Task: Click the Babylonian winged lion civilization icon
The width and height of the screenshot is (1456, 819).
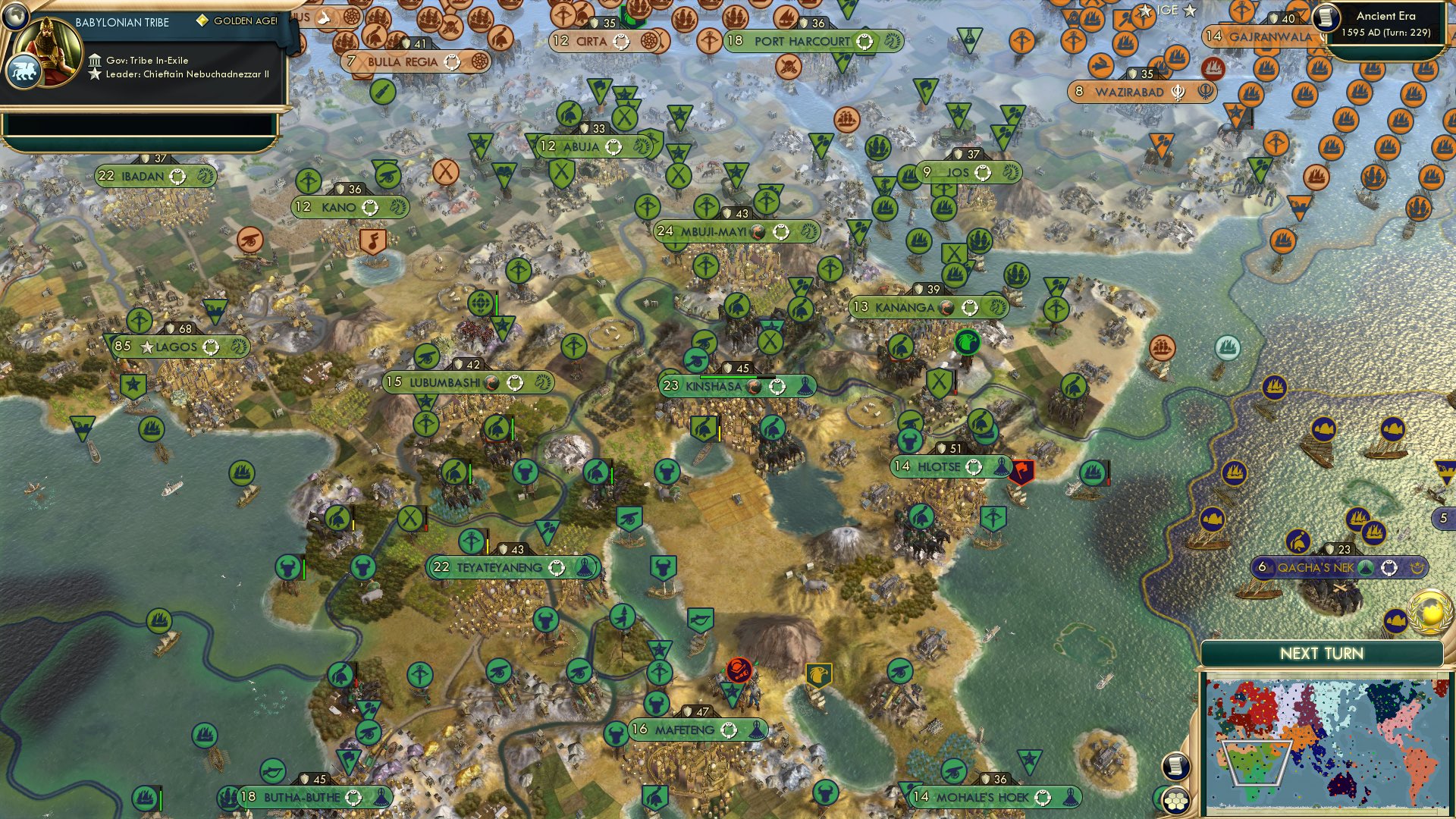Action: tap(25, 71)
